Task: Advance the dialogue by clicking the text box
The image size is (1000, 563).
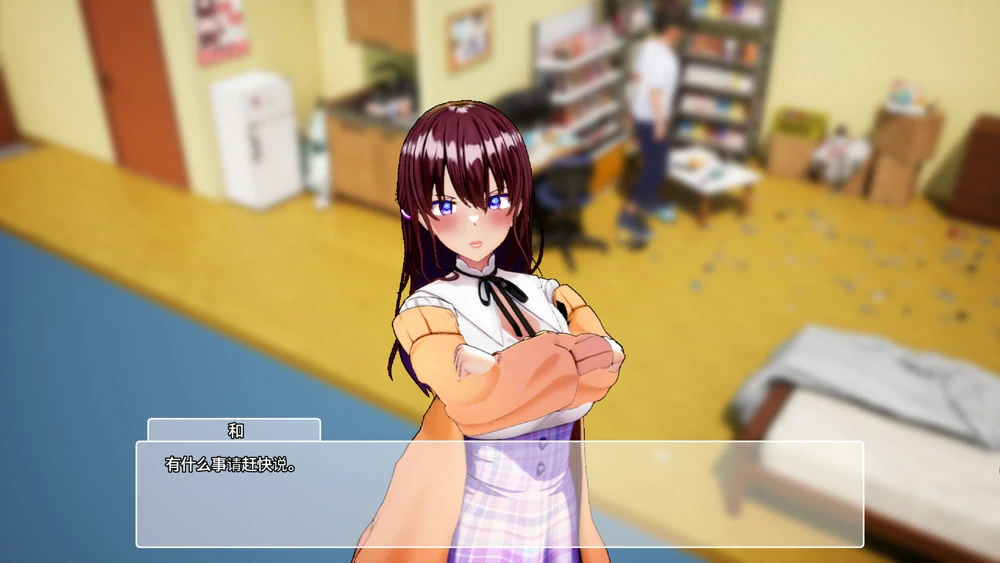Action: tap(499, 494)
